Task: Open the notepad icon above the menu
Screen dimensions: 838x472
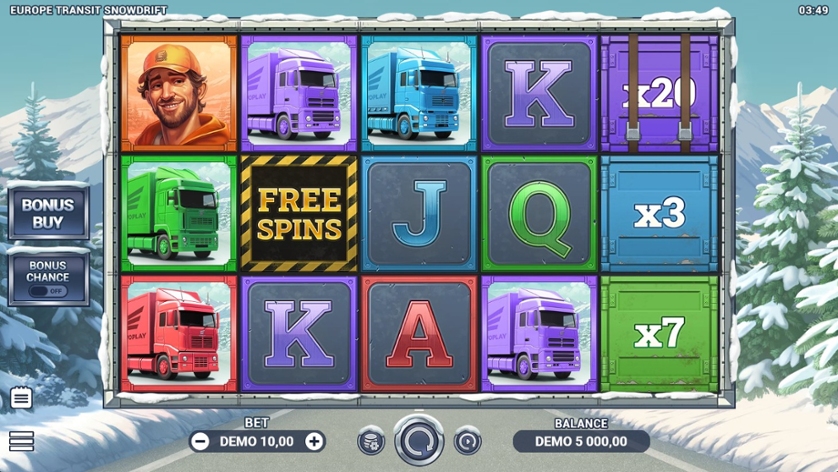Action: click(x=21, y=398)
